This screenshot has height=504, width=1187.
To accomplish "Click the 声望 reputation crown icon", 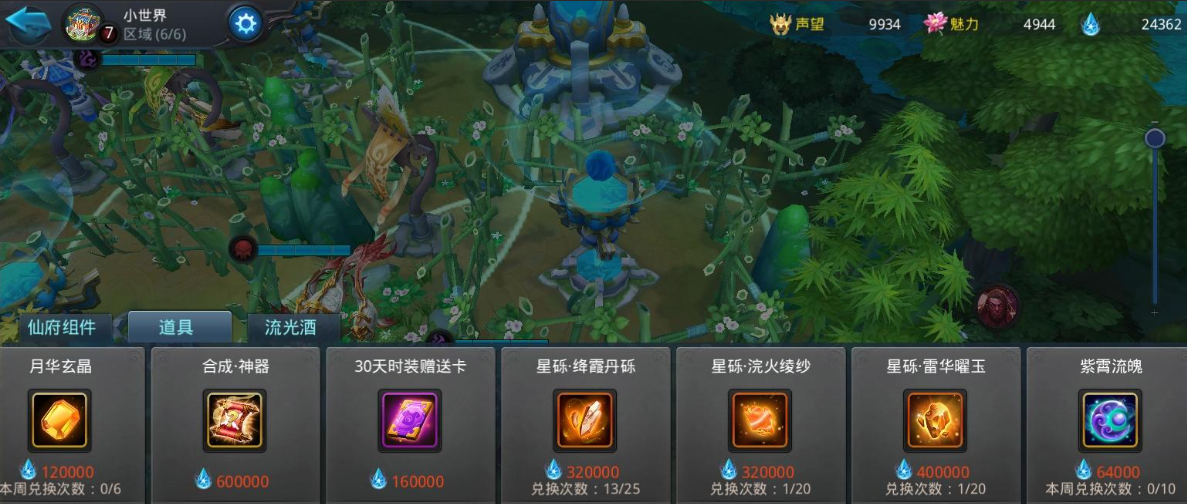I will click(780, 24).
